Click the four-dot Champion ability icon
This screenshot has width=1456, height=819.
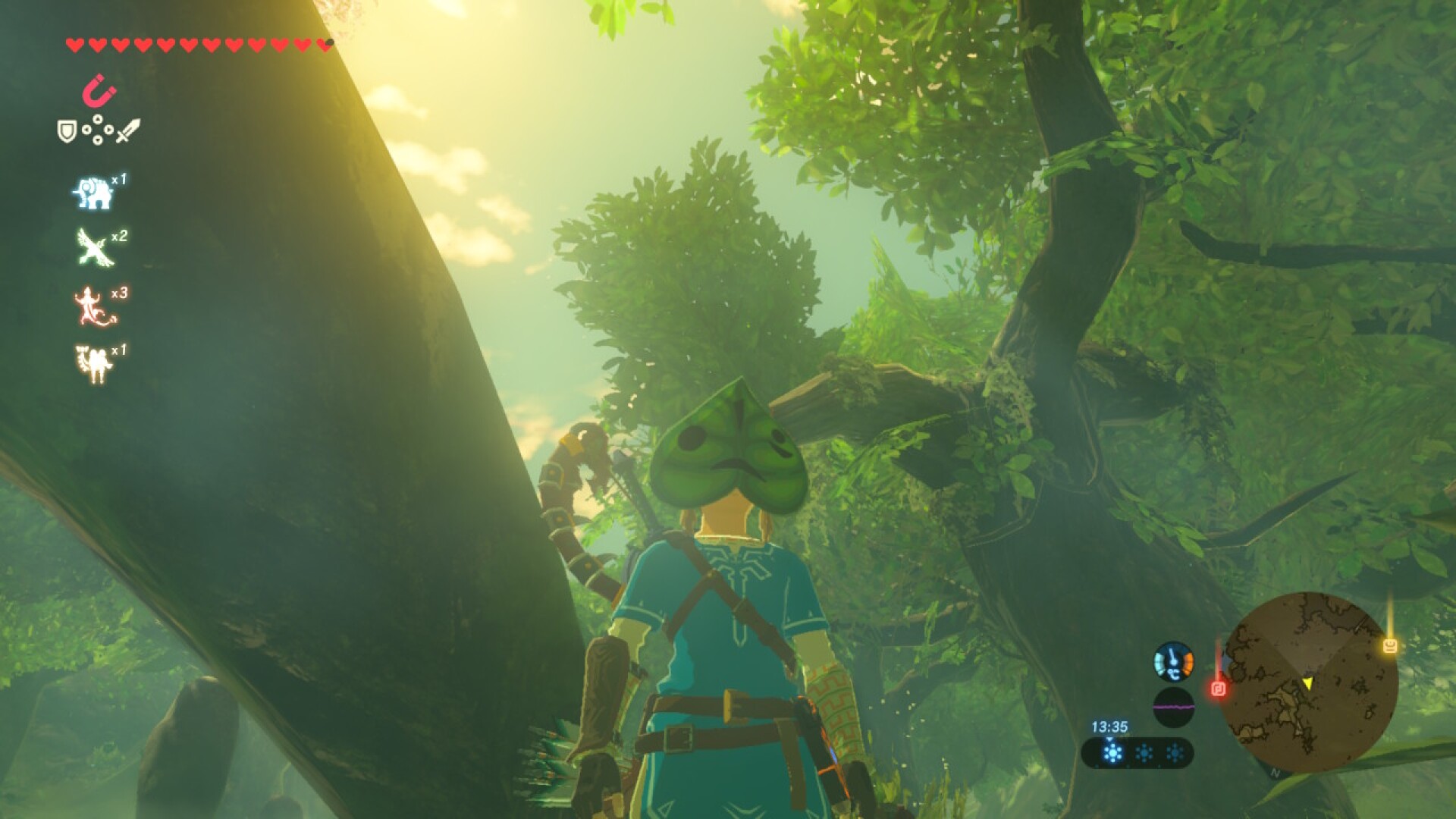pos(98,130)
